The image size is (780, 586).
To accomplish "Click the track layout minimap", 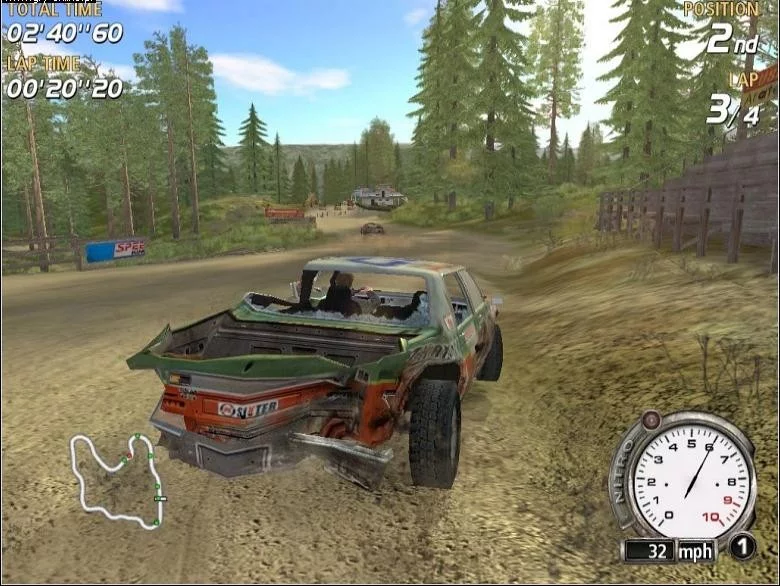I will pyautogui.click(x=118, y=478).
